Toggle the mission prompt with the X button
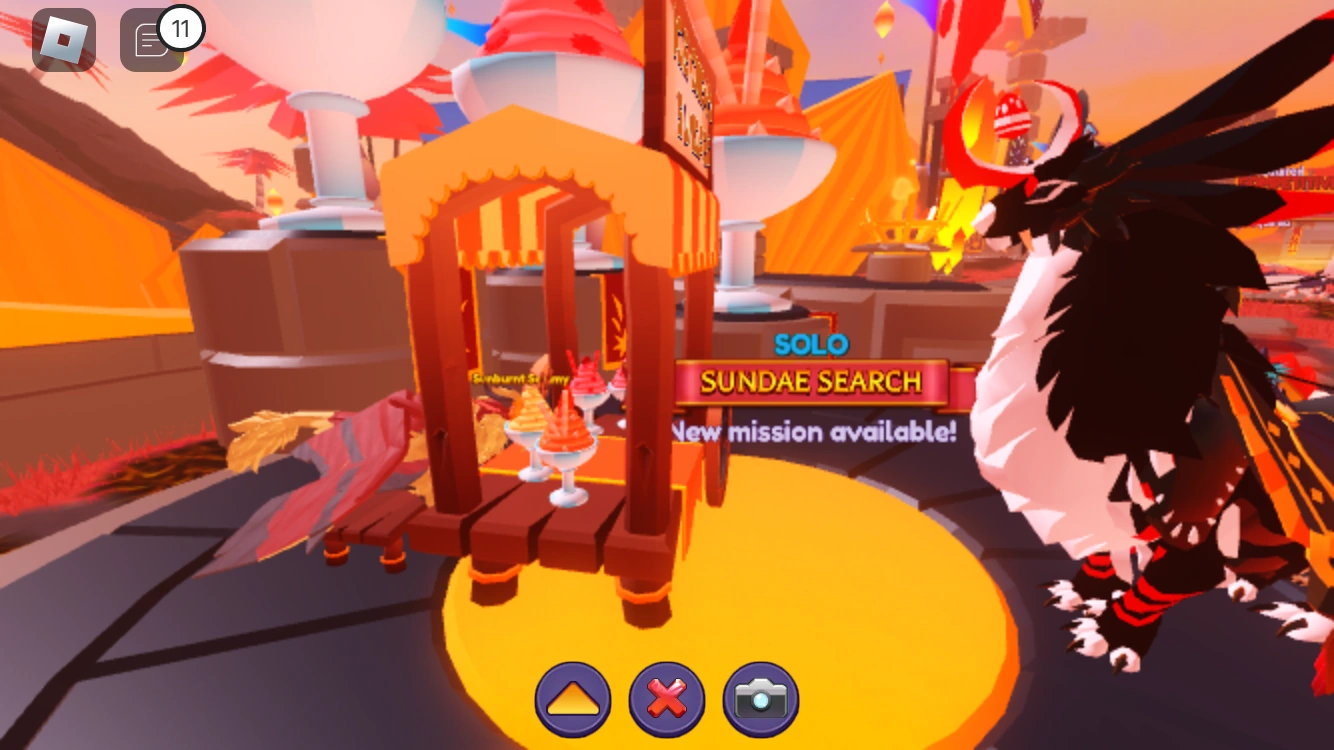The height and width of the screenshot is (750, 1334). (x=667, y=699)
